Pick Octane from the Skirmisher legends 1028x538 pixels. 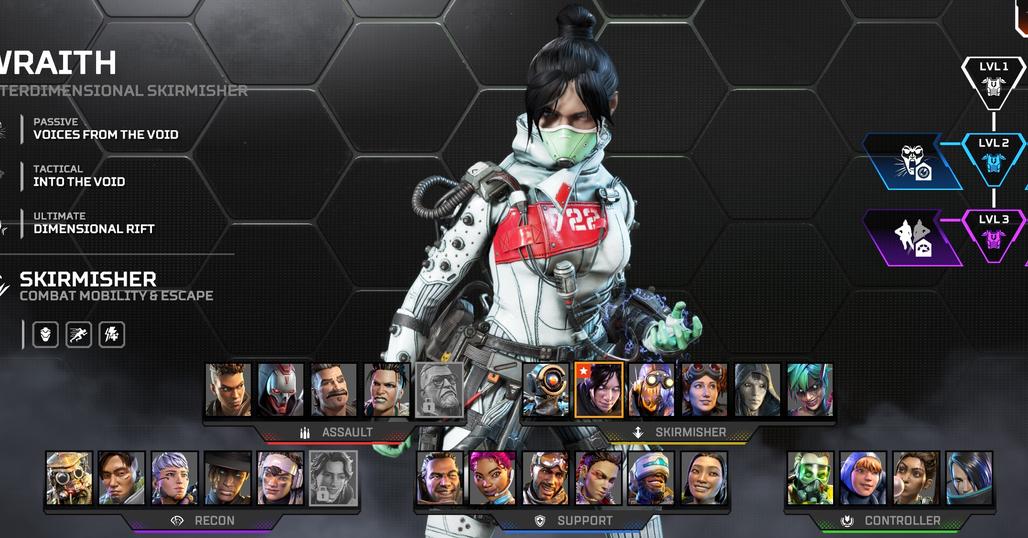pyautogui.click(x=652, y=390)
